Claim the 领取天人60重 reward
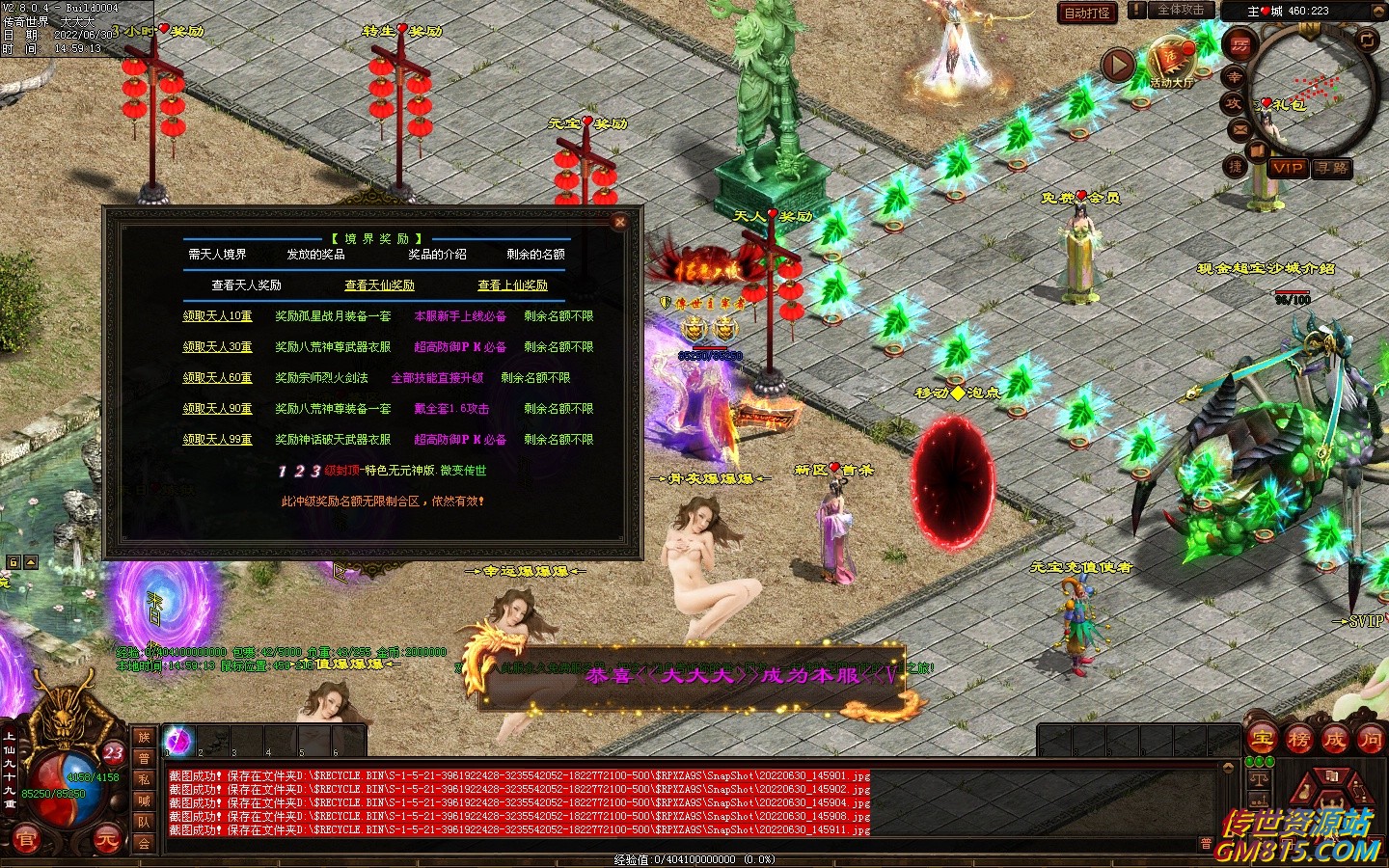 click(x=217, y=378)
